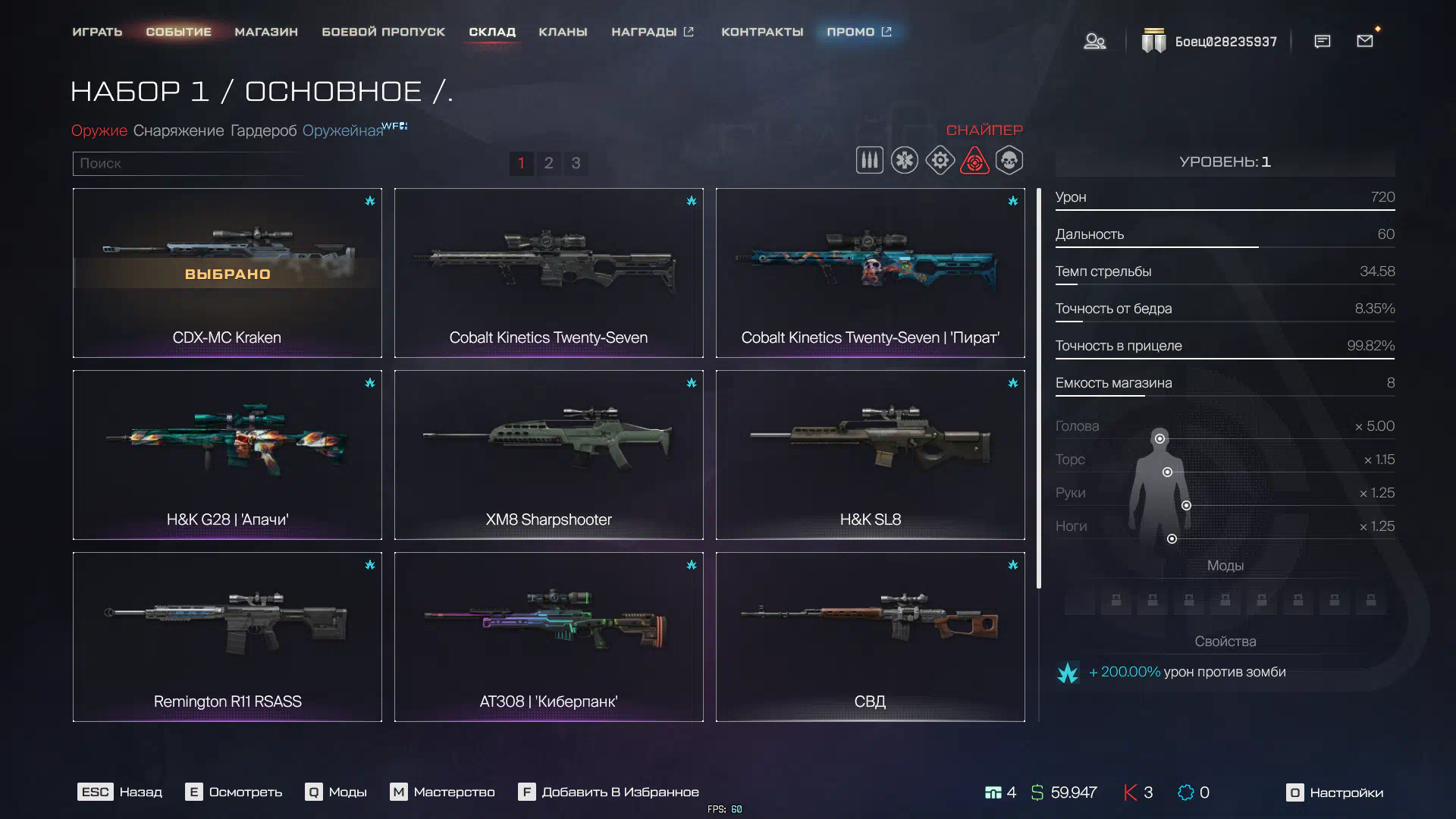Choose the medic class icon

[905, 161]
